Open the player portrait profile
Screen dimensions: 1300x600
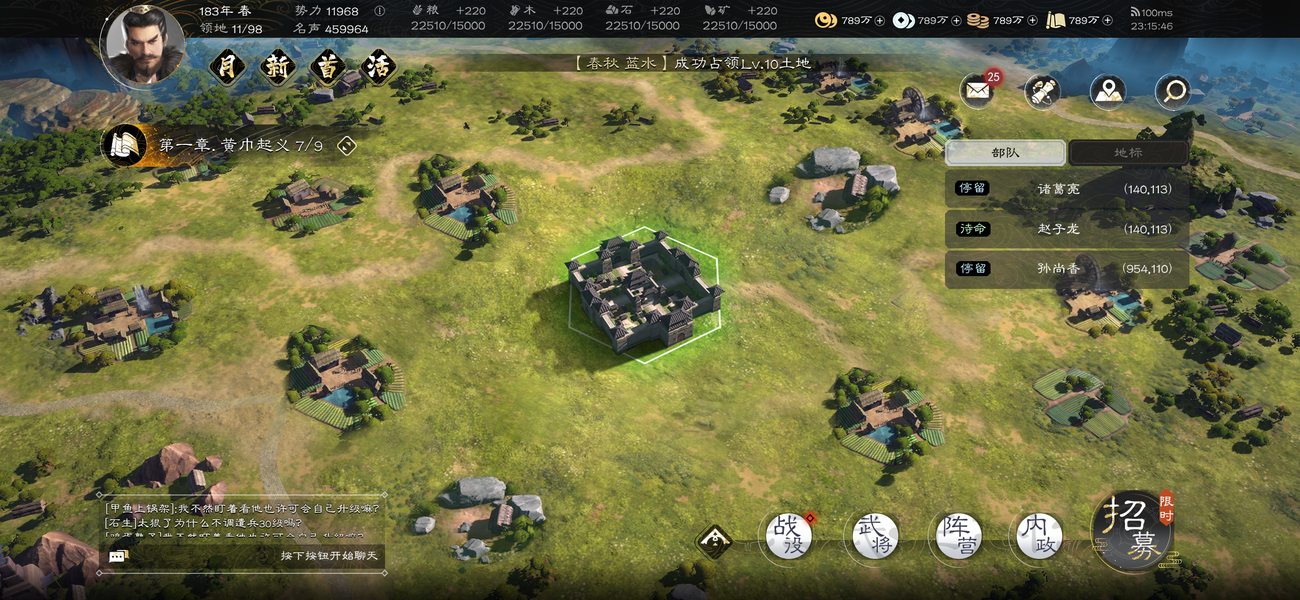point(143,45)
